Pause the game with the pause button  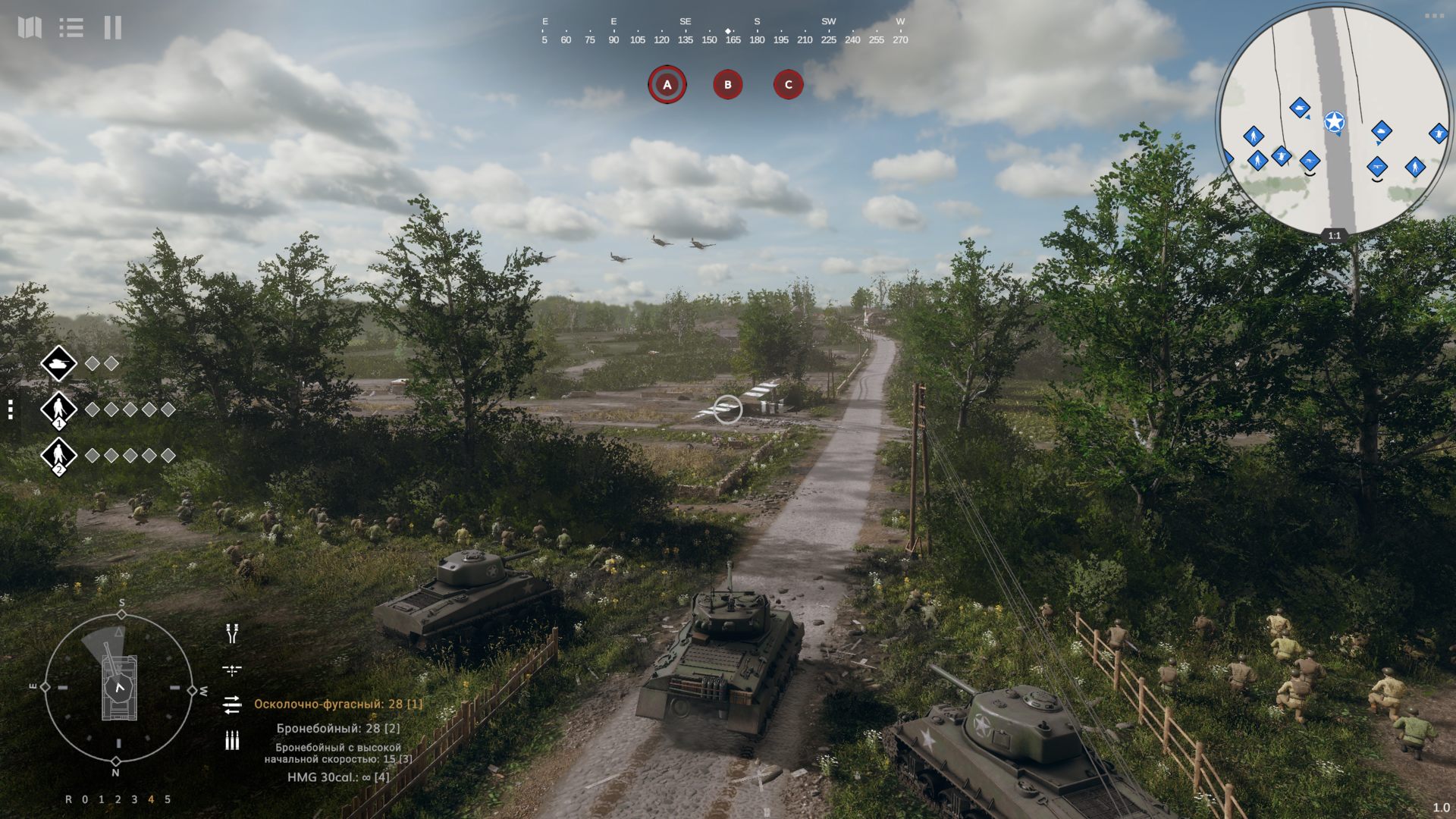point(113,28)
